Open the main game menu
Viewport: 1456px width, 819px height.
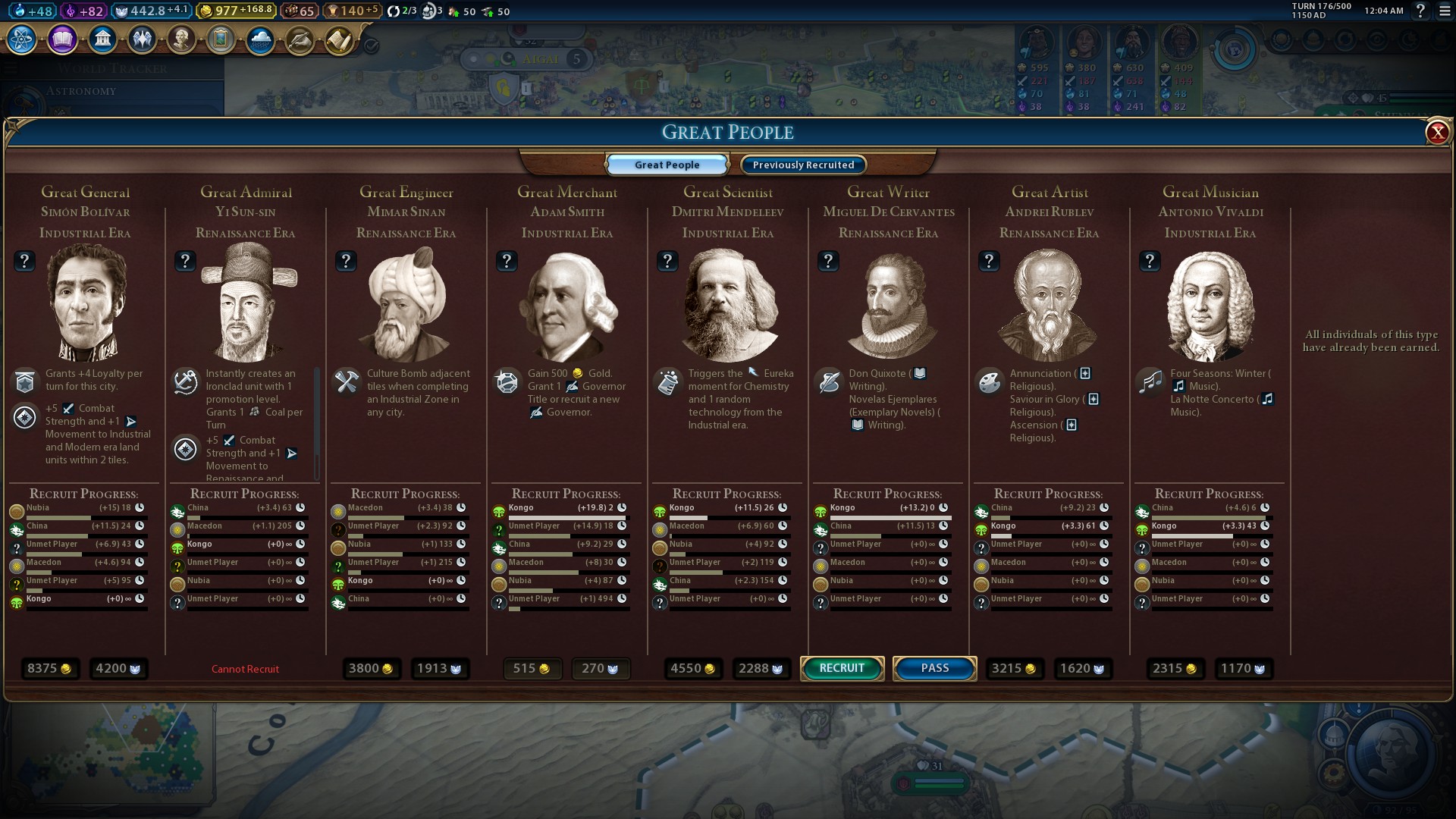point(1444,11)
